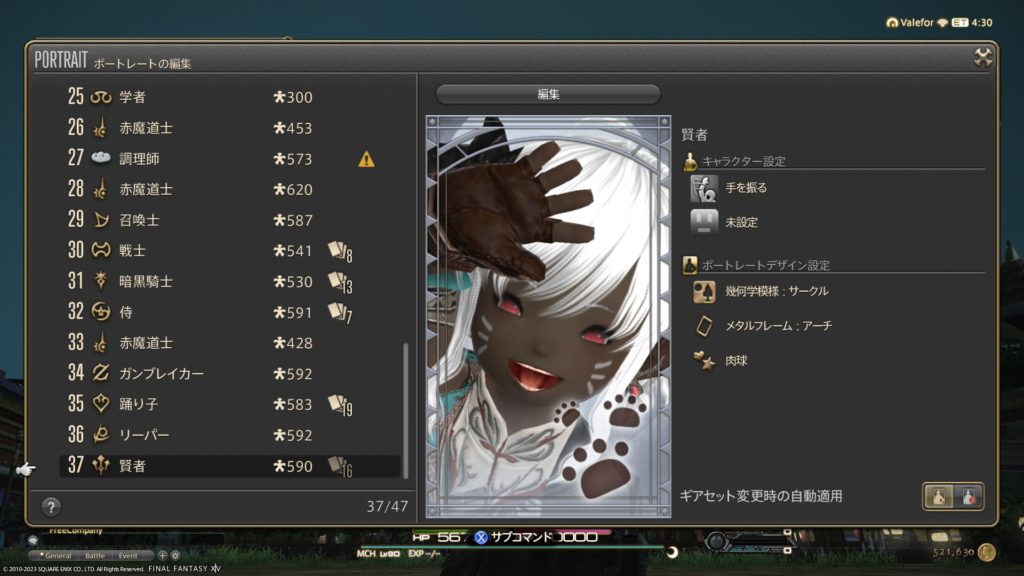1024x576 pixels.
Task: Open the help question mark button
Action: pos(52,507)
